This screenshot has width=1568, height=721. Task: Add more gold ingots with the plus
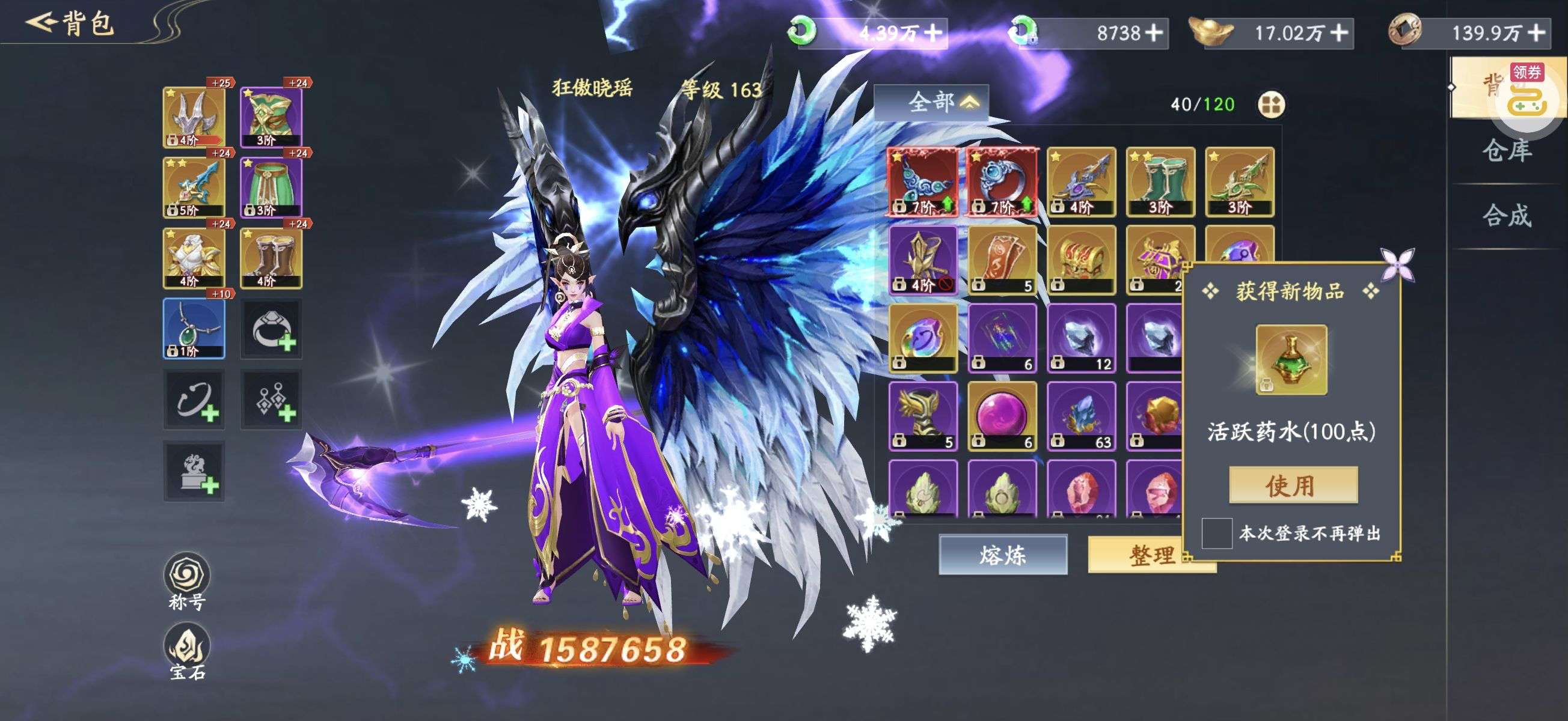[1339, 32]
